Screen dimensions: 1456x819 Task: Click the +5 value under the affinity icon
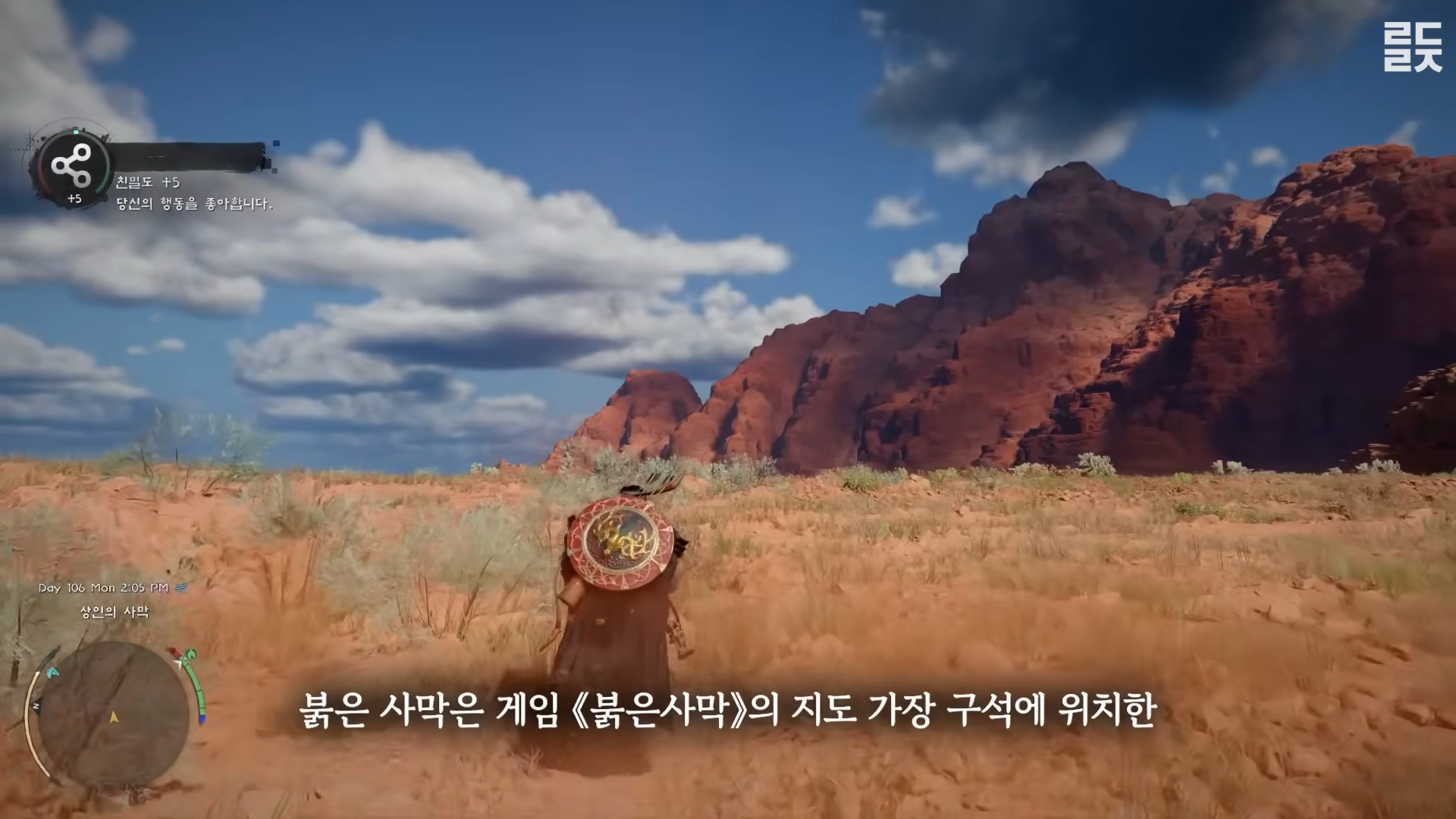[76, 199]
